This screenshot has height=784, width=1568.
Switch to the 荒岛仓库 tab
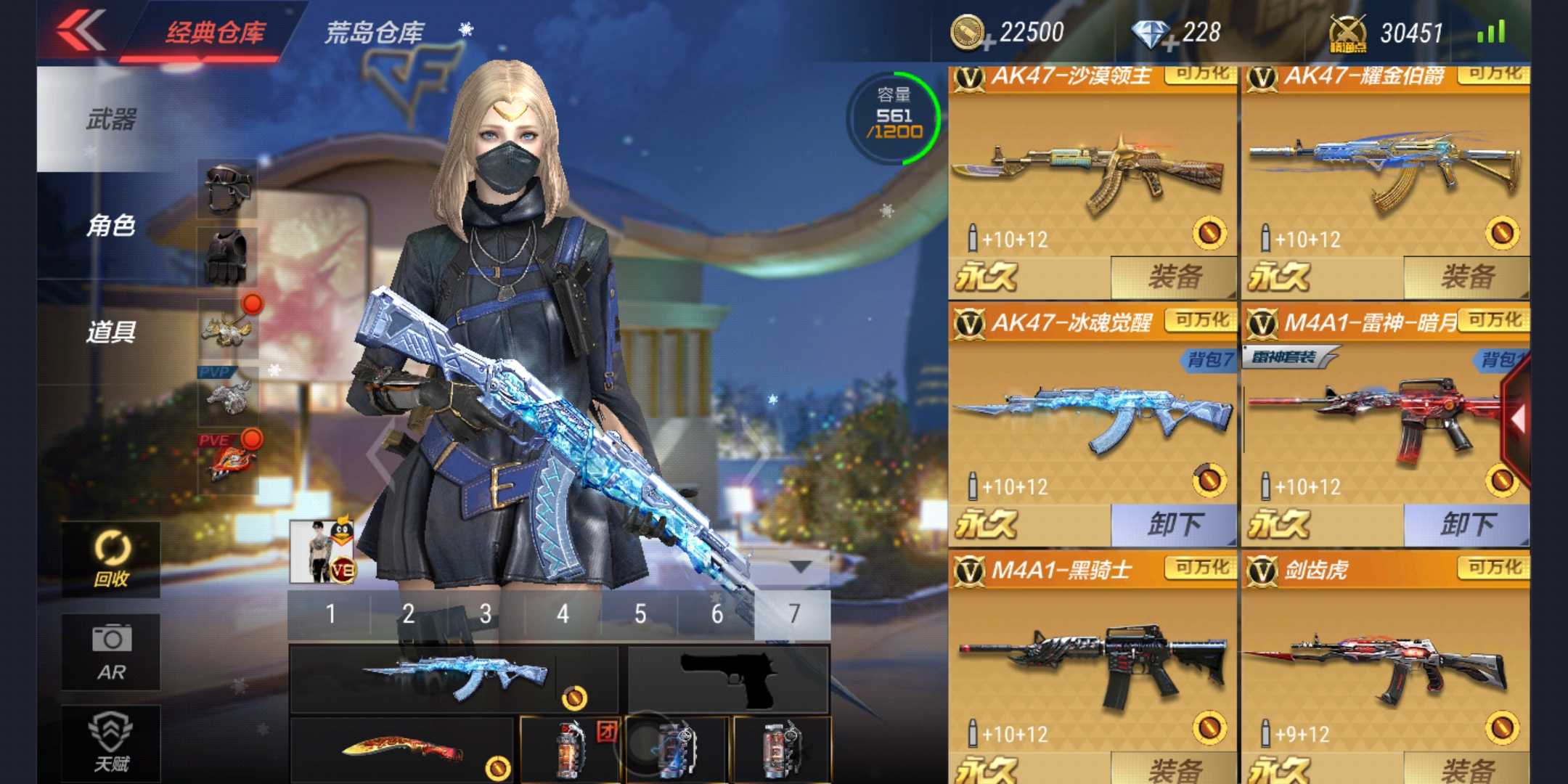tap(374, 33)
